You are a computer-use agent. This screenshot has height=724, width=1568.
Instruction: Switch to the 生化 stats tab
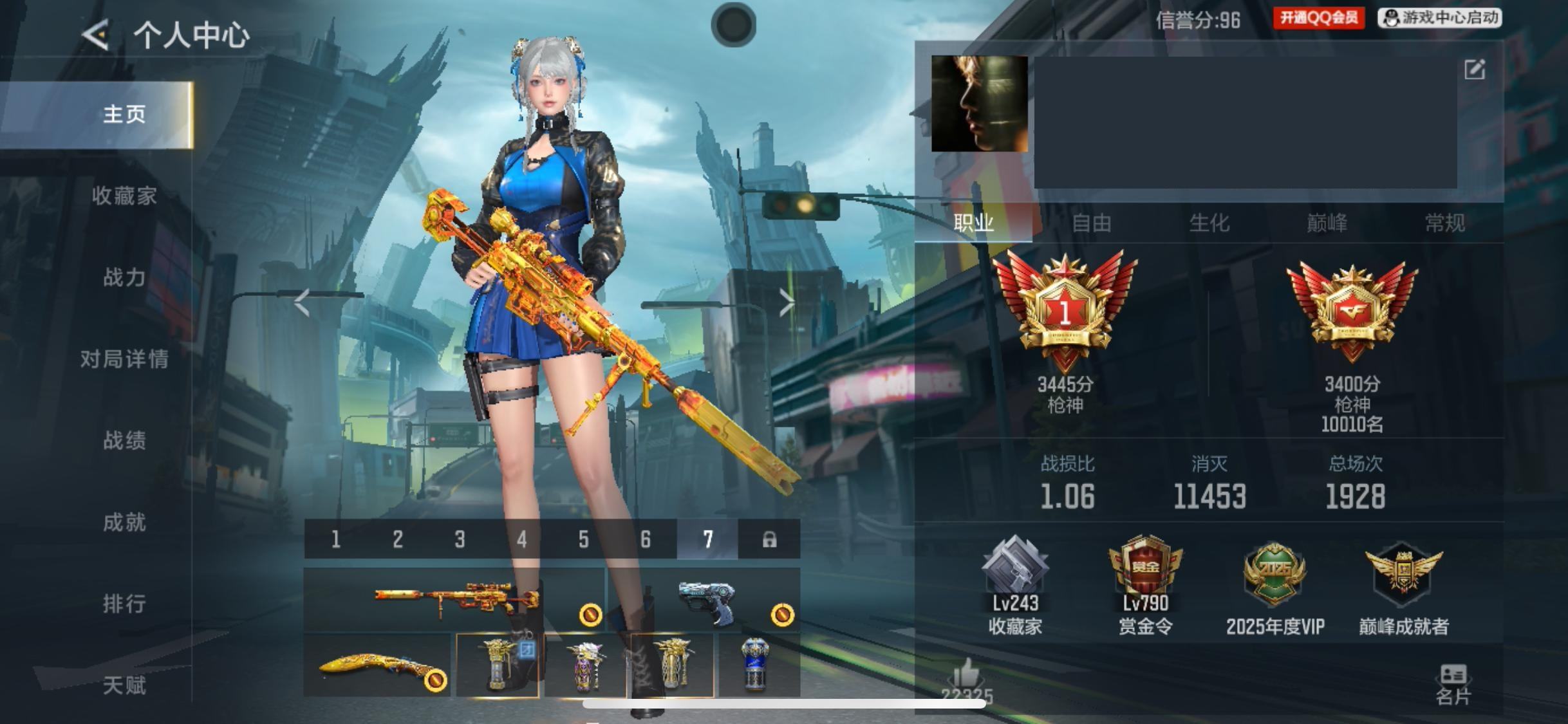coord(1209,223)
